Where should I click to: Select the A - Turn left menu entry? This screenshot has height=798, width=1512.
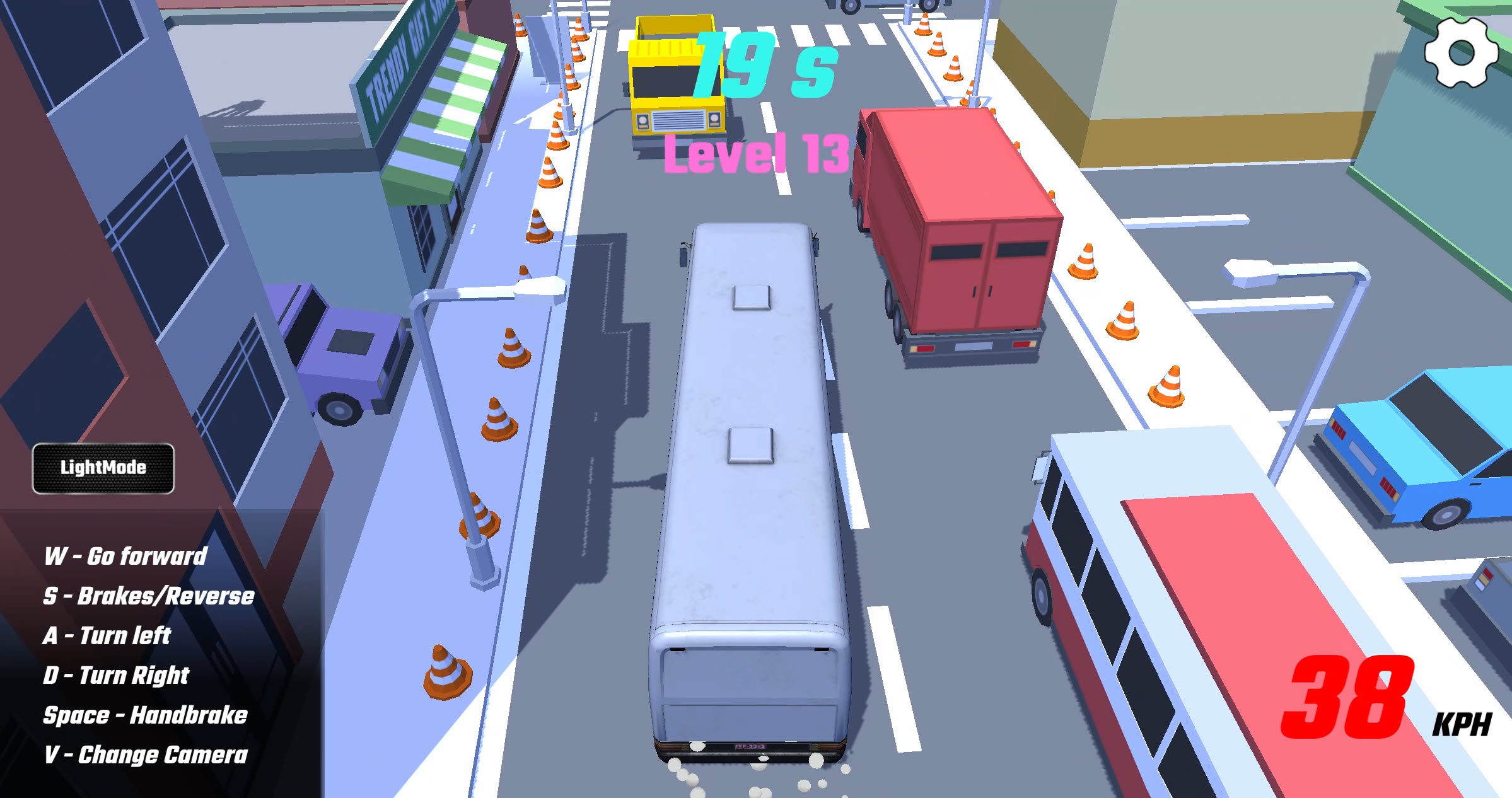[x=107, y=635]
